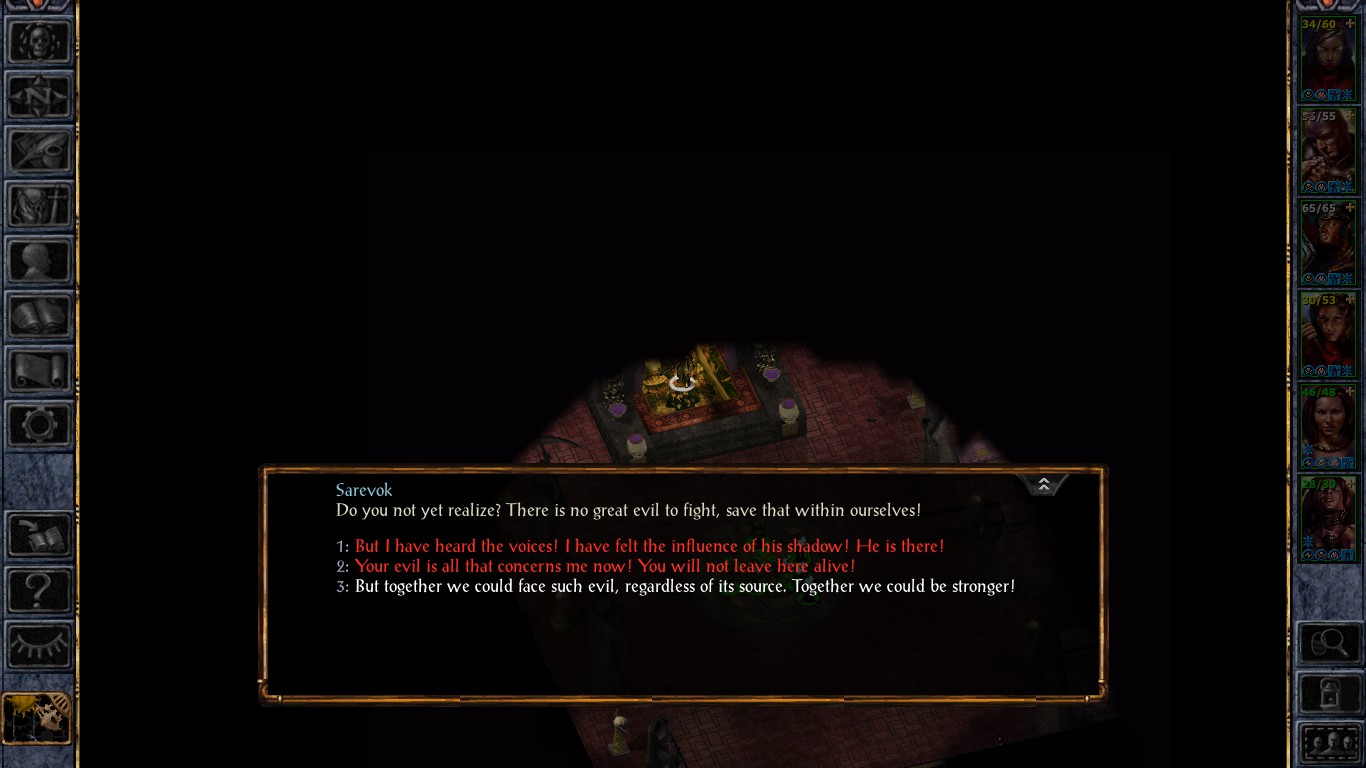1366x768 pixels.
Task: Pick reply 3: "Together we could be stronger"
Action: click(x=684, y=586)
